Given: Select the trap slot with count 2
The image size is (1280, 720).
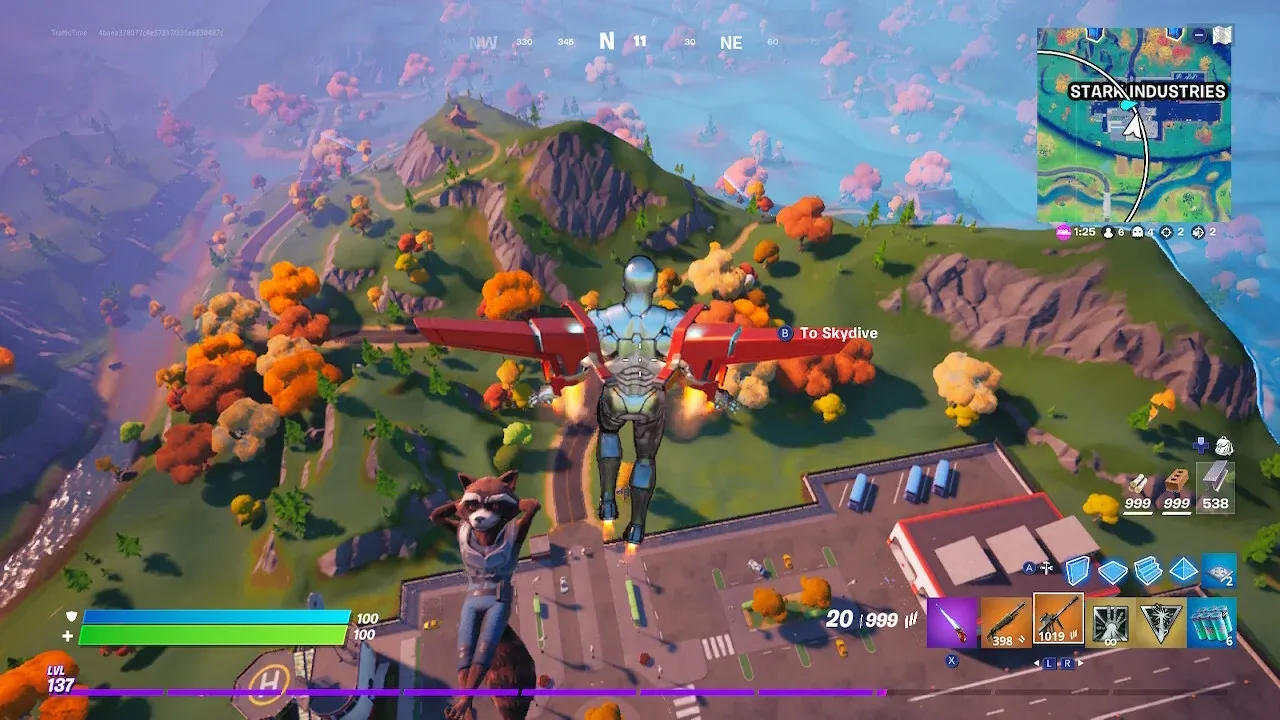Looking at the screenshot, I should [1219, 570].
